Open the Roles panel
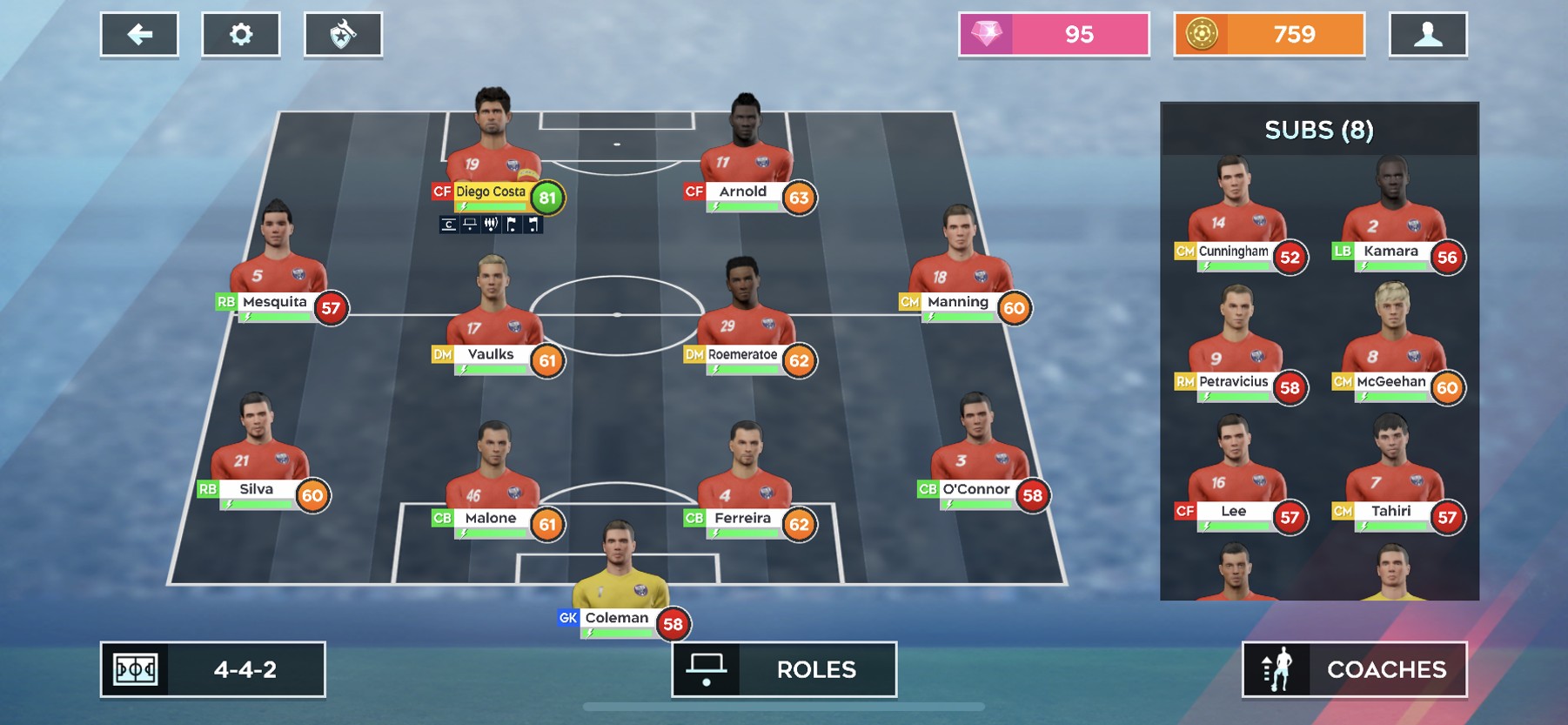The width and height of the screenshot is (1568, 725). click(784, 669)
